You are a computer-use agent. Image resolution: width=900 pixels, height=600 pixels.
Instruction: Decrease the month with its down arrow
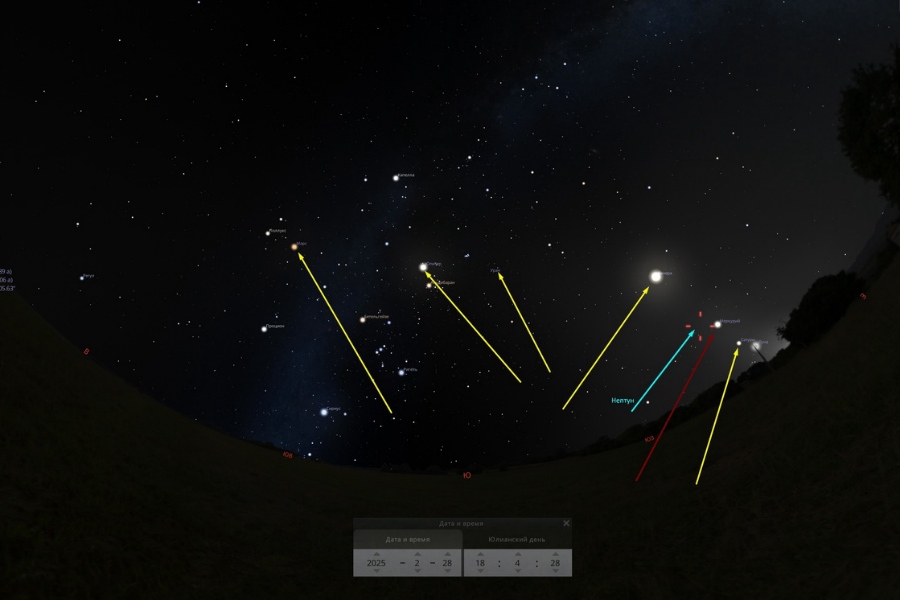pyautogui.click(x=417, y=573)
